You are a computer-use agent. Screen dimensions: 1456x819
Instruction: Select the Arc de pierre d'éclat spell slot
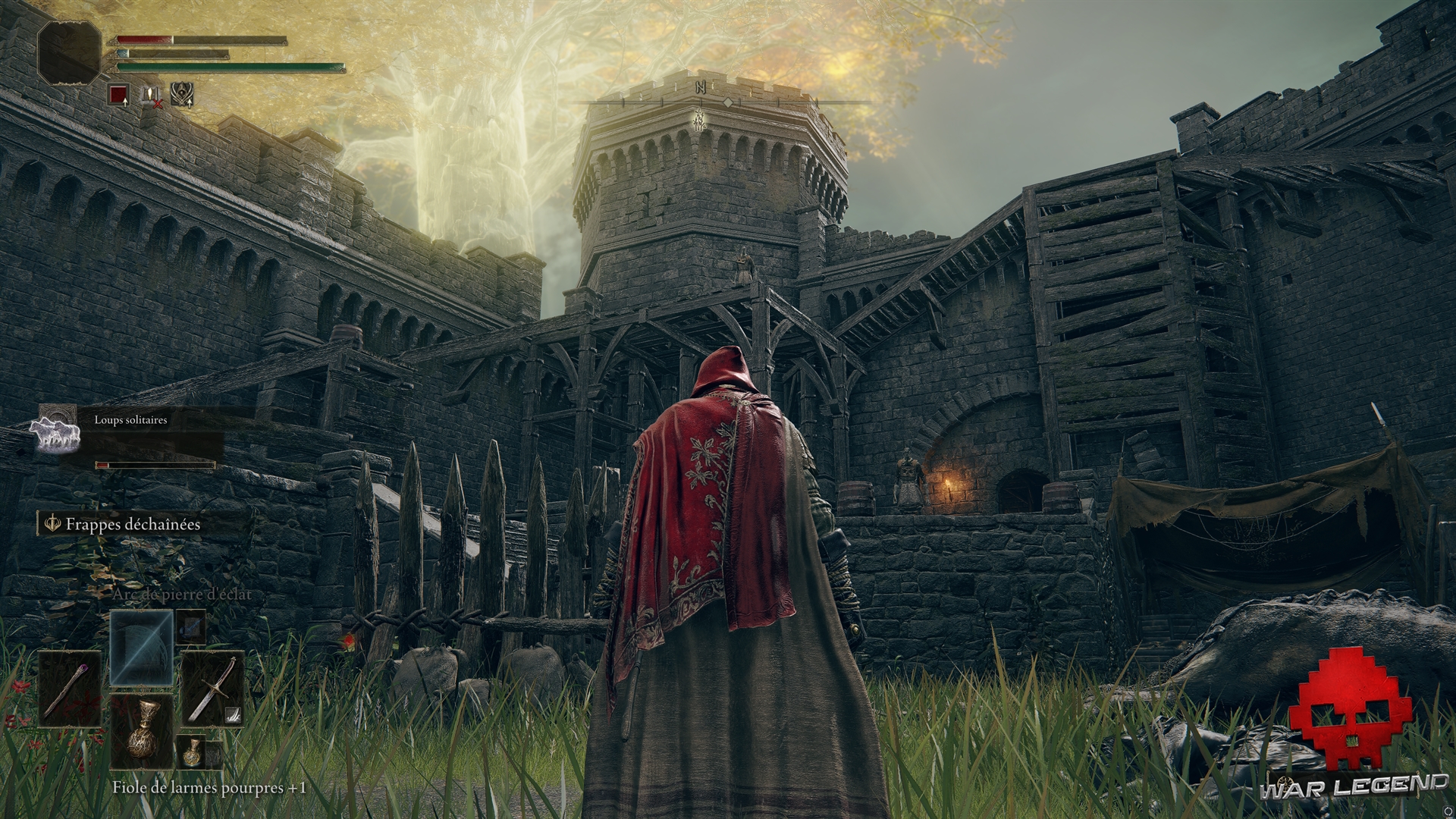pyautogui.click(x=142, y=645)
